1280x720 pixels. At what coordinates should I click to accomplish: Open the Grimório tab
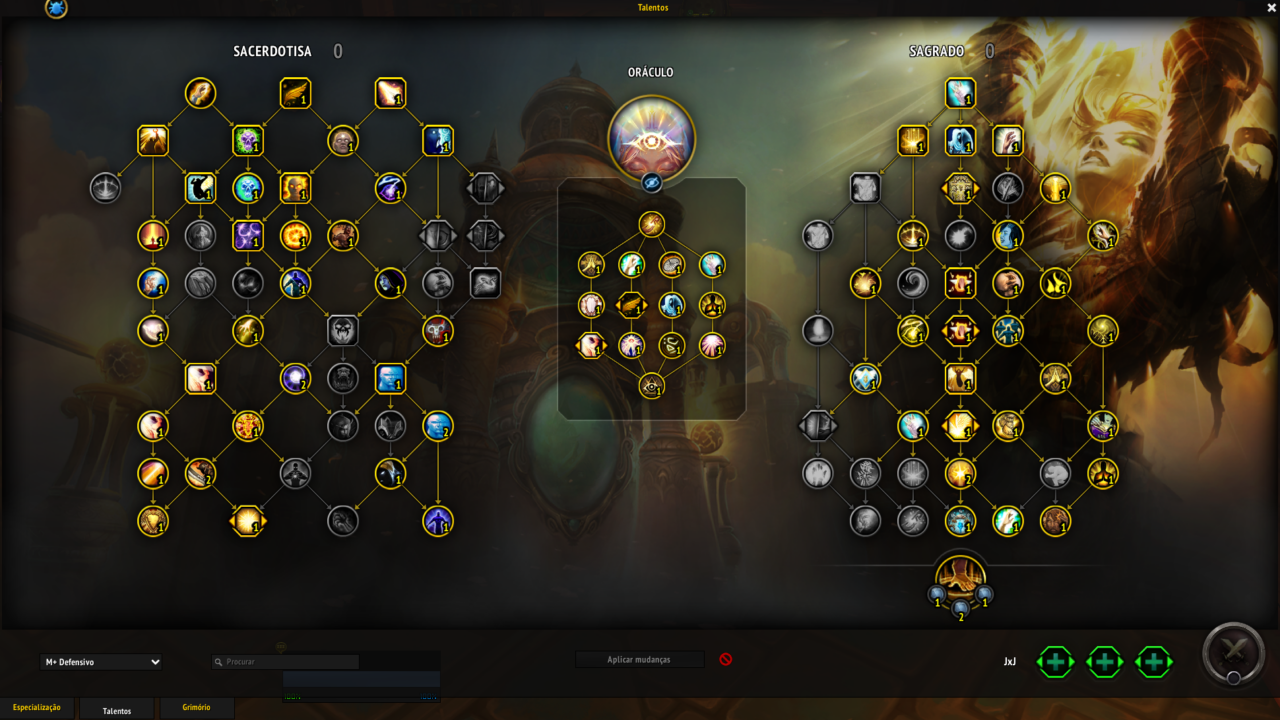point(197,708)
